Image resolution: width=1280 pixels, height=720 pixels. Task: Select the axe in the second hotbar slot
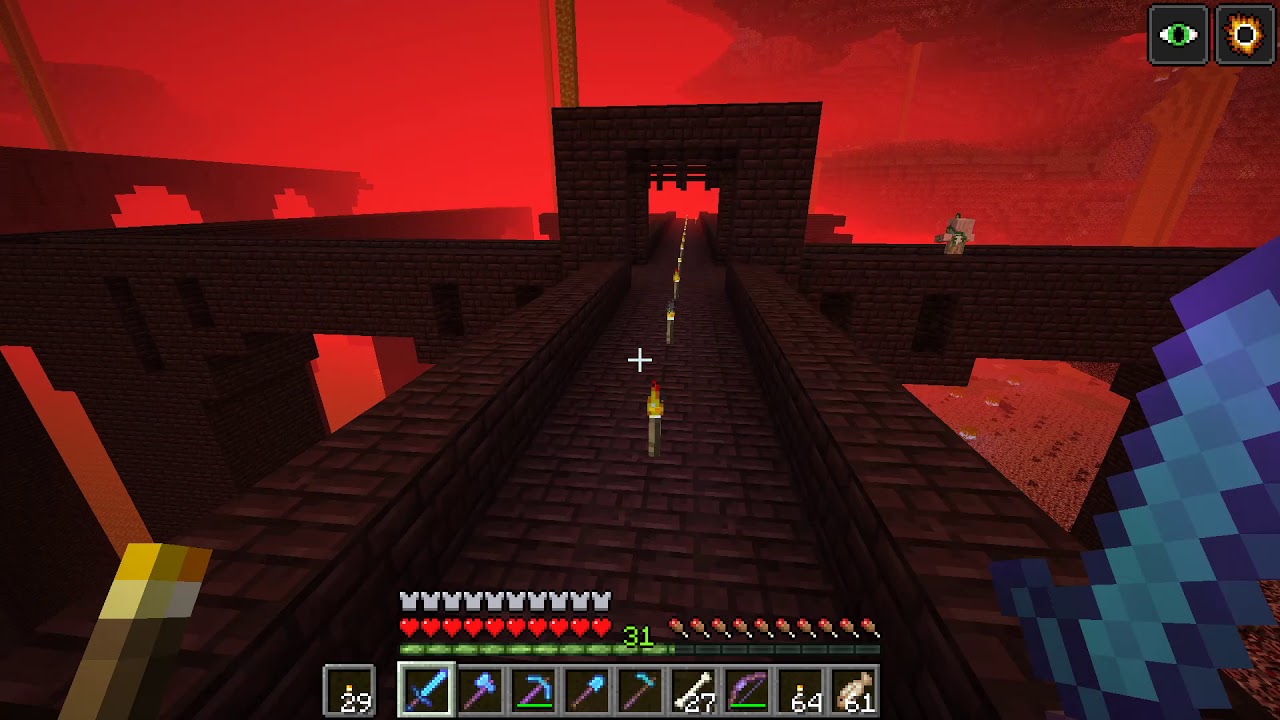[479, 690]
